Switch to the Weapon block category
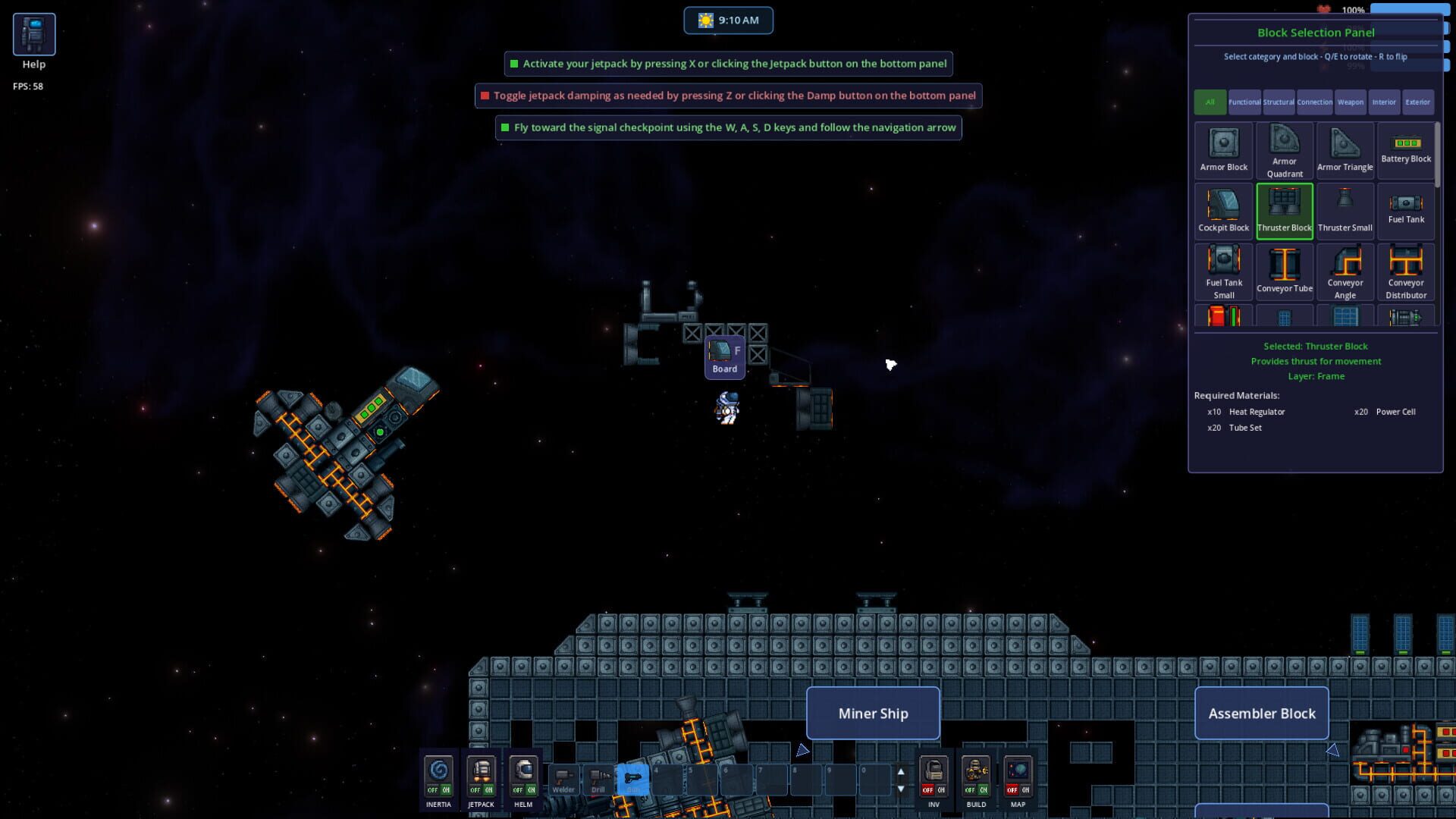This screenshot has width=1456, height=819. (1351, 102)
